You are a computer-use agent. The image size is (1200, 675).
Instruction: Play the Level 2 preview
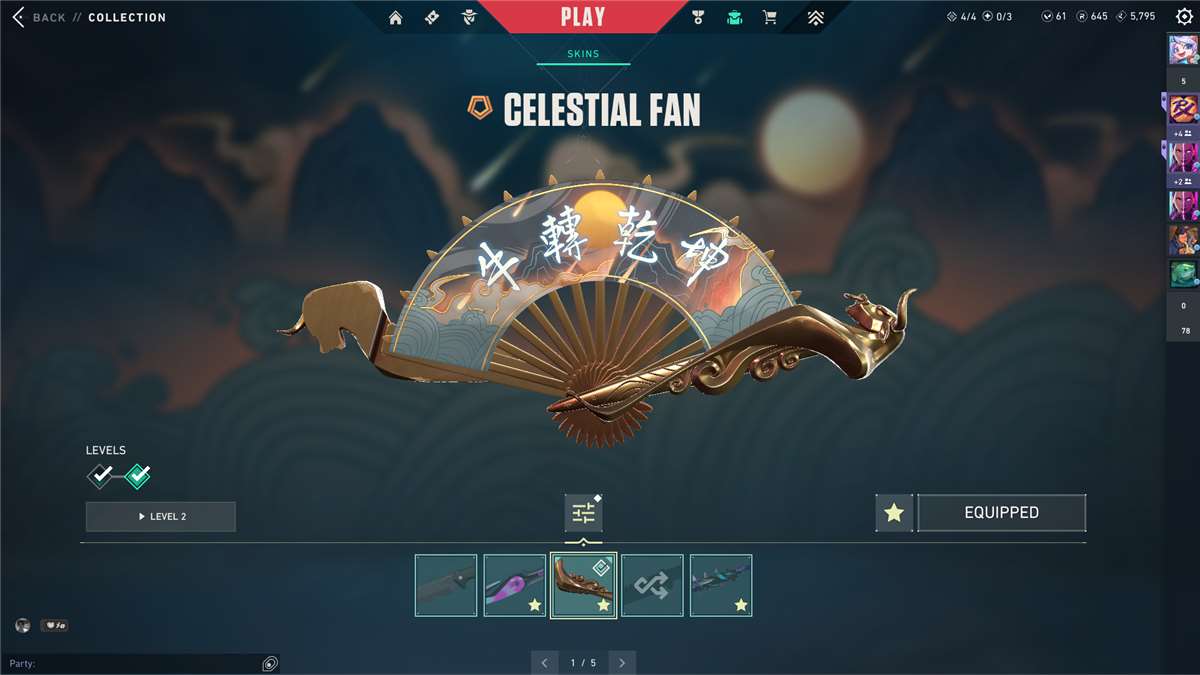(x=161, y=516)
